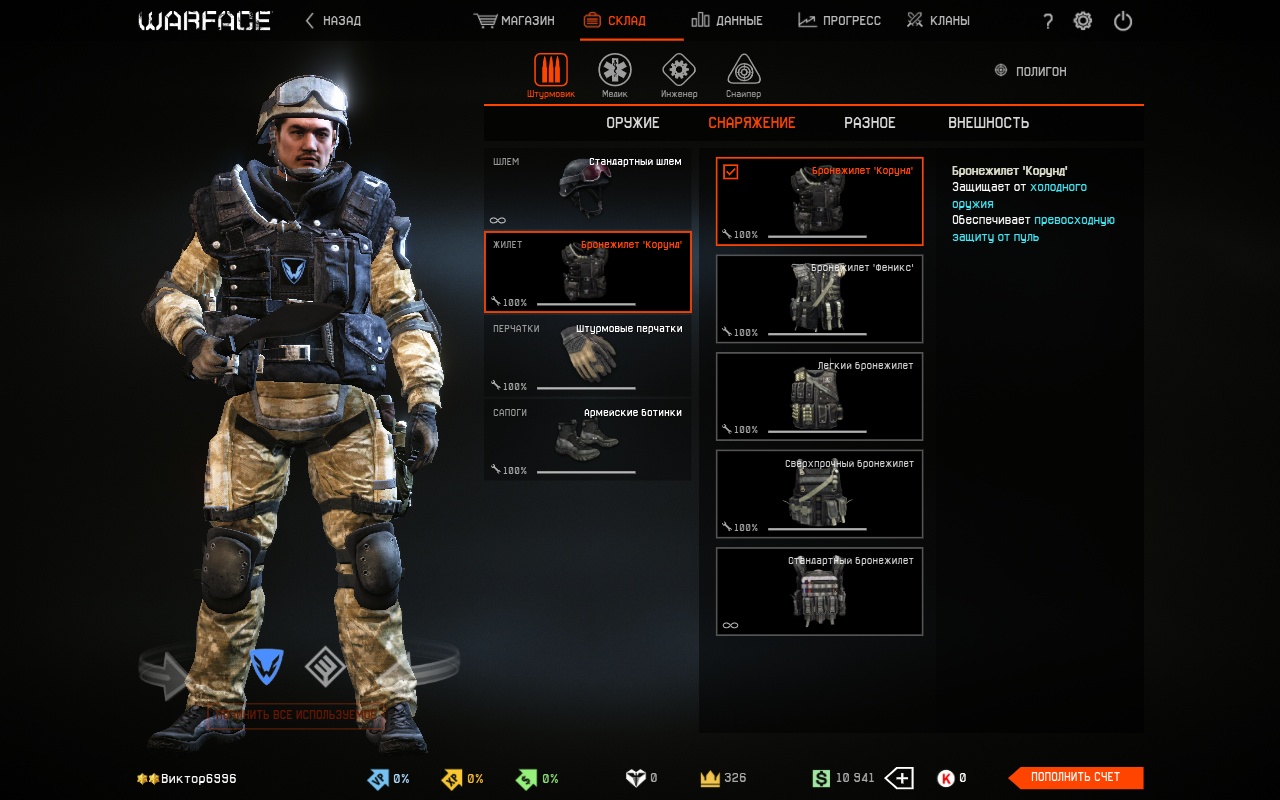
Task: Open the Разное tab
Action: pos(870,123)
